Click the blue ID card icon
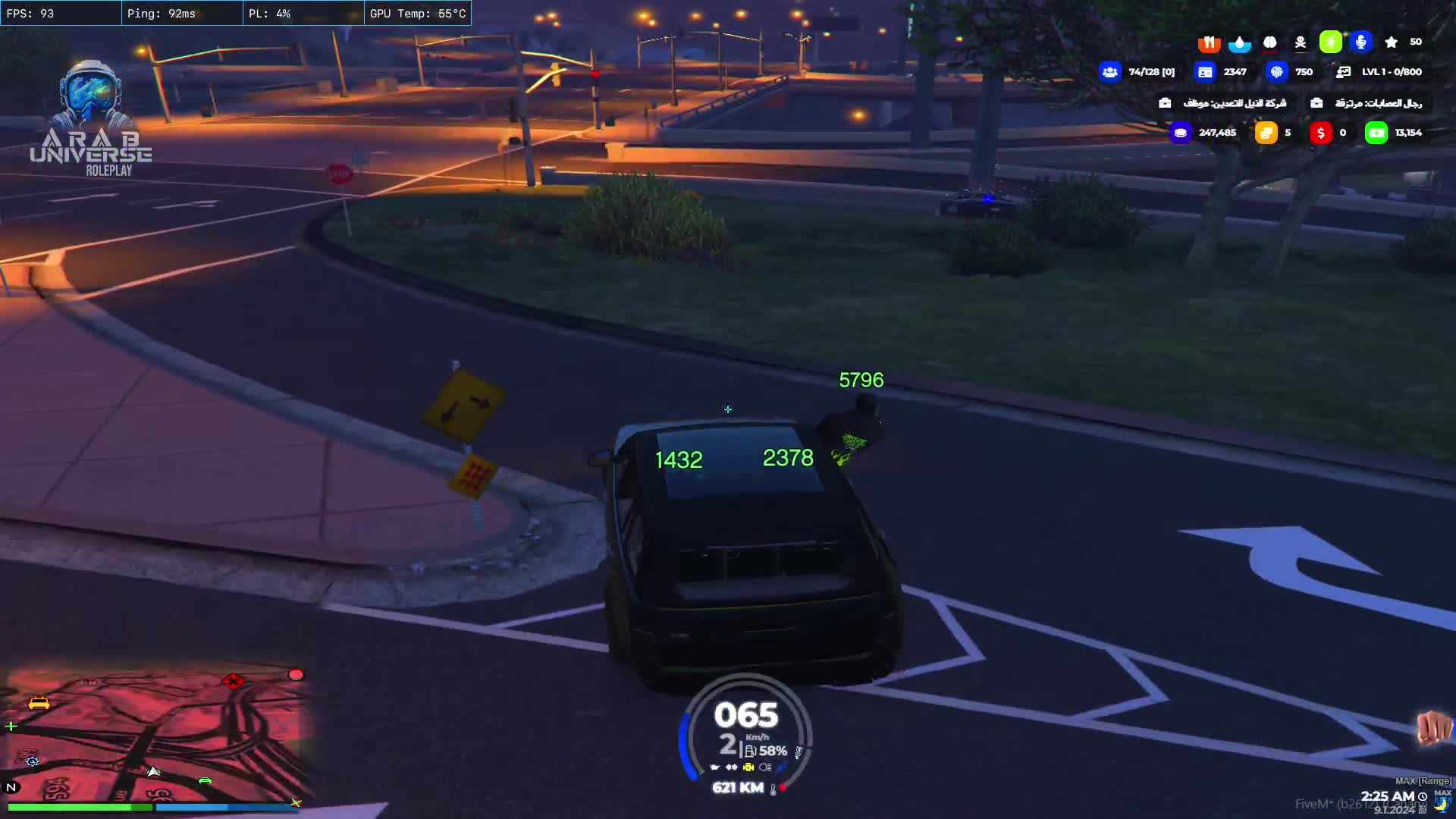Screen dimensions: 1456x819 pyautogui.click(x=1204, y=72)
